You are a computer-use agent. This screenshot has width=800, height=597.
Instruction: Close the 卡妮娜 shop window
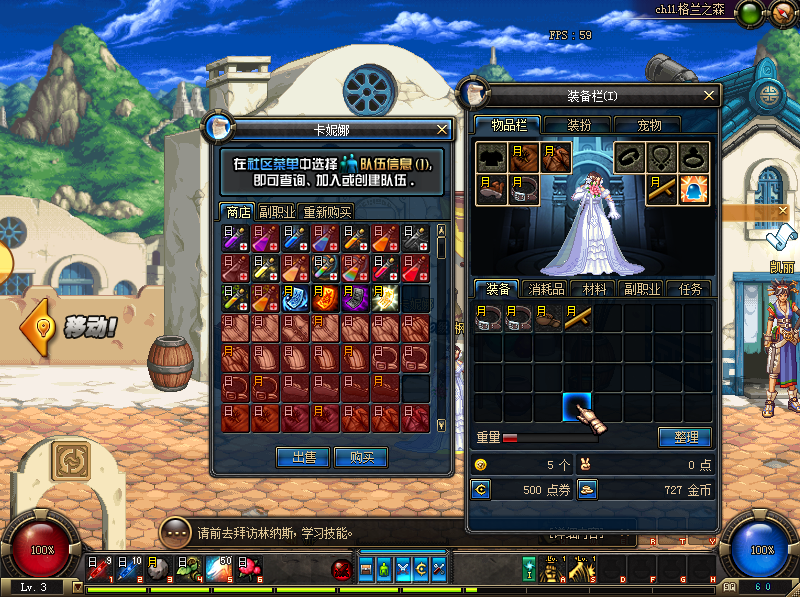coord(442,129)
